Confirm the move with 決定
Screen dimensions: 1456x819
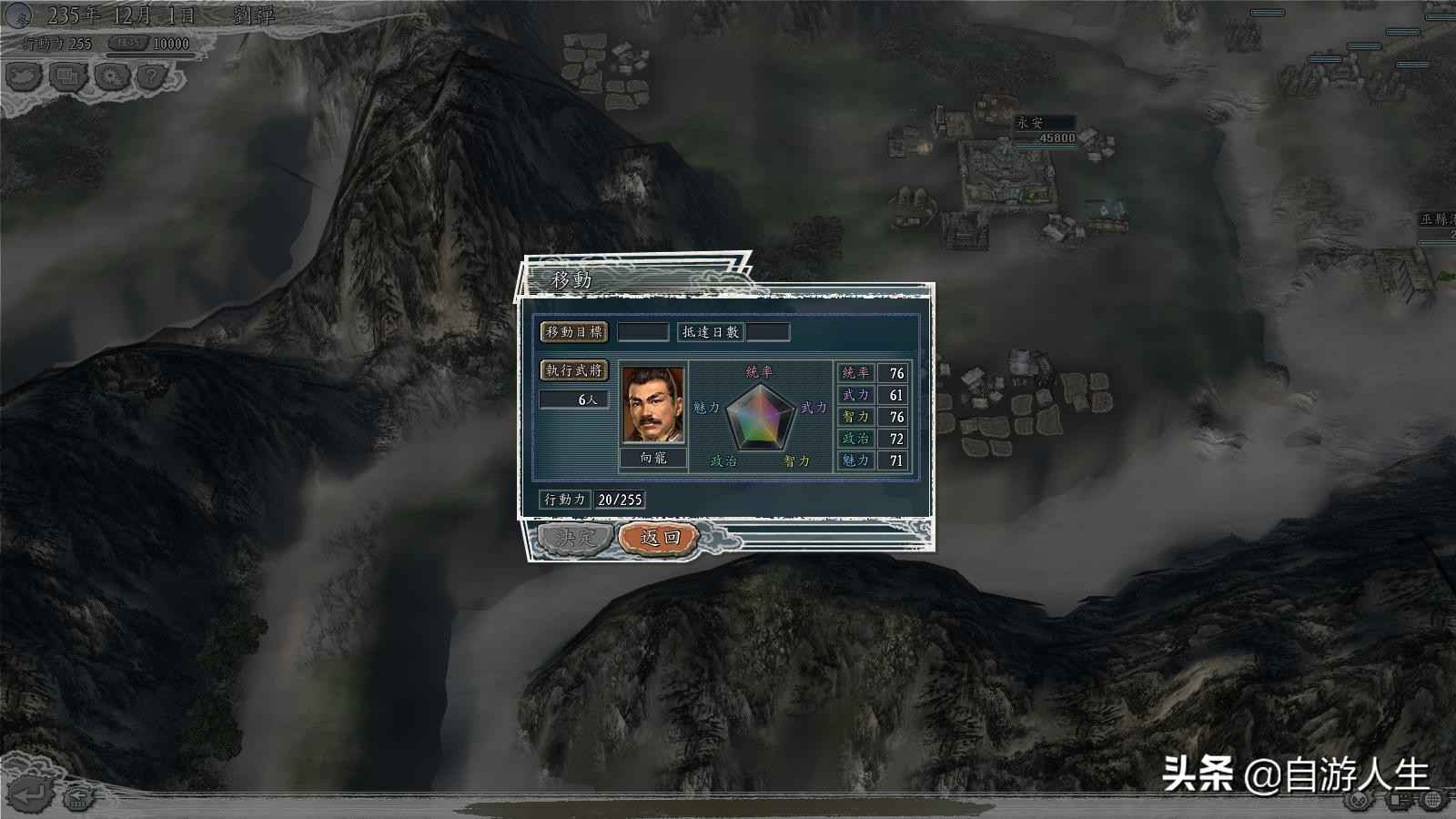[574, 537]
